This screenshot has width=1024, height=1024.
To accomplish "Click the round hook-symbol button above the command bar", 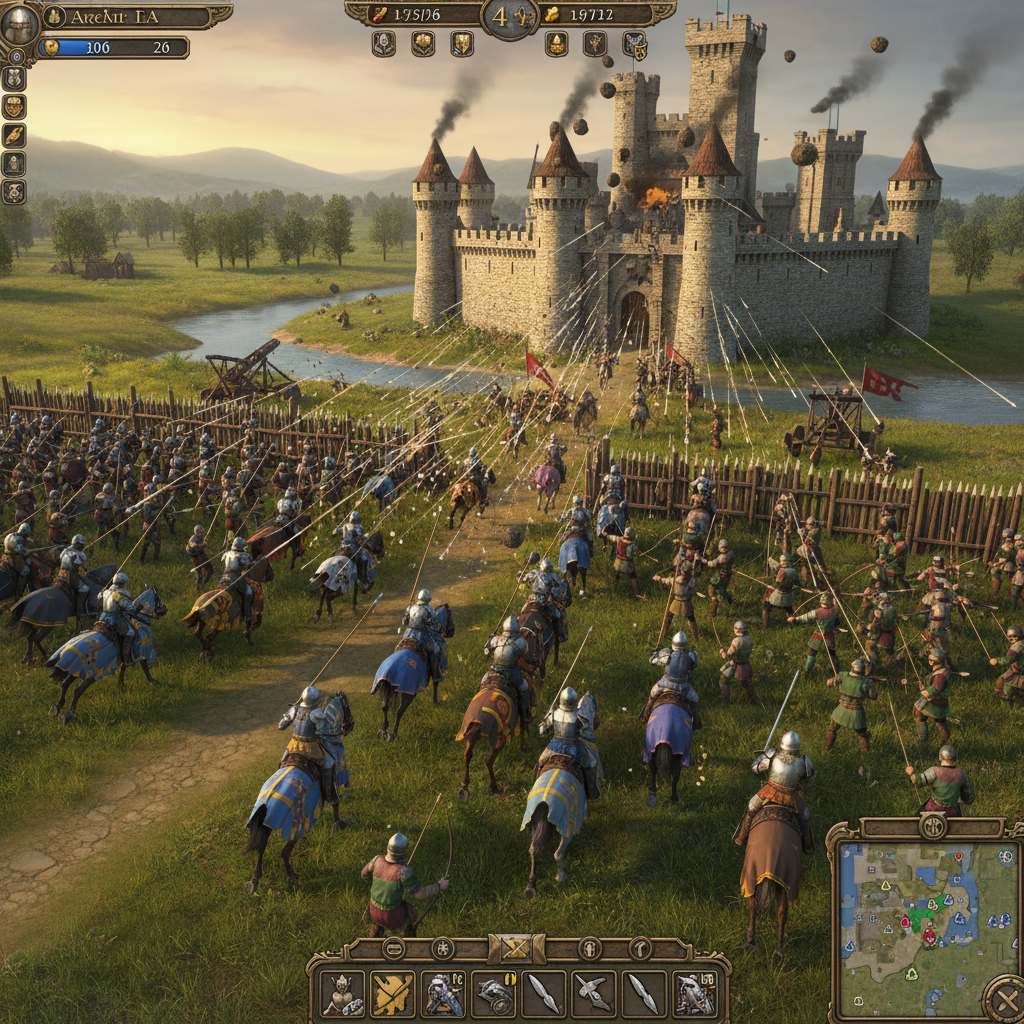I will (639, 948).
